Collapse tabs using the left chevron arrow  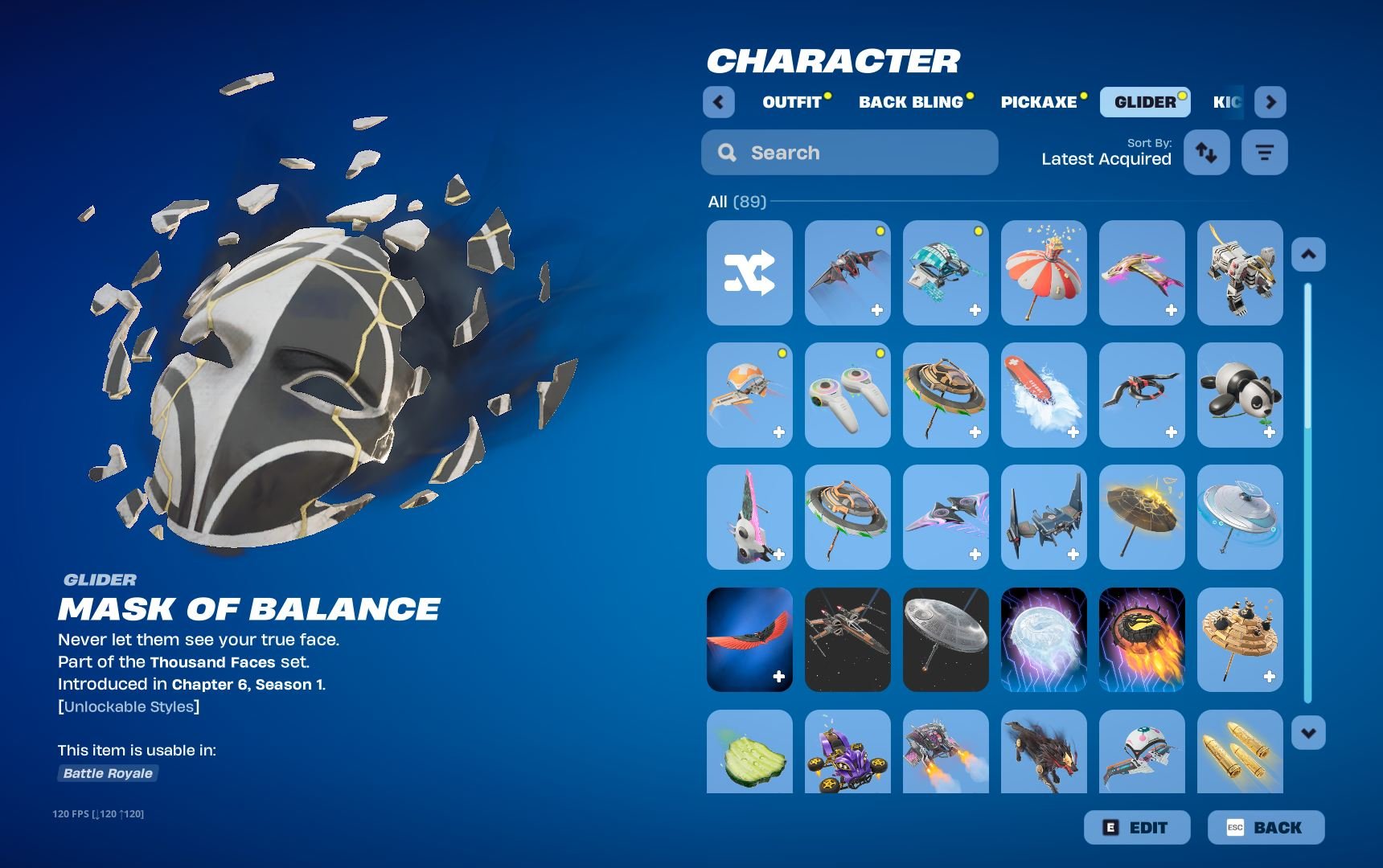click(718, 102)
